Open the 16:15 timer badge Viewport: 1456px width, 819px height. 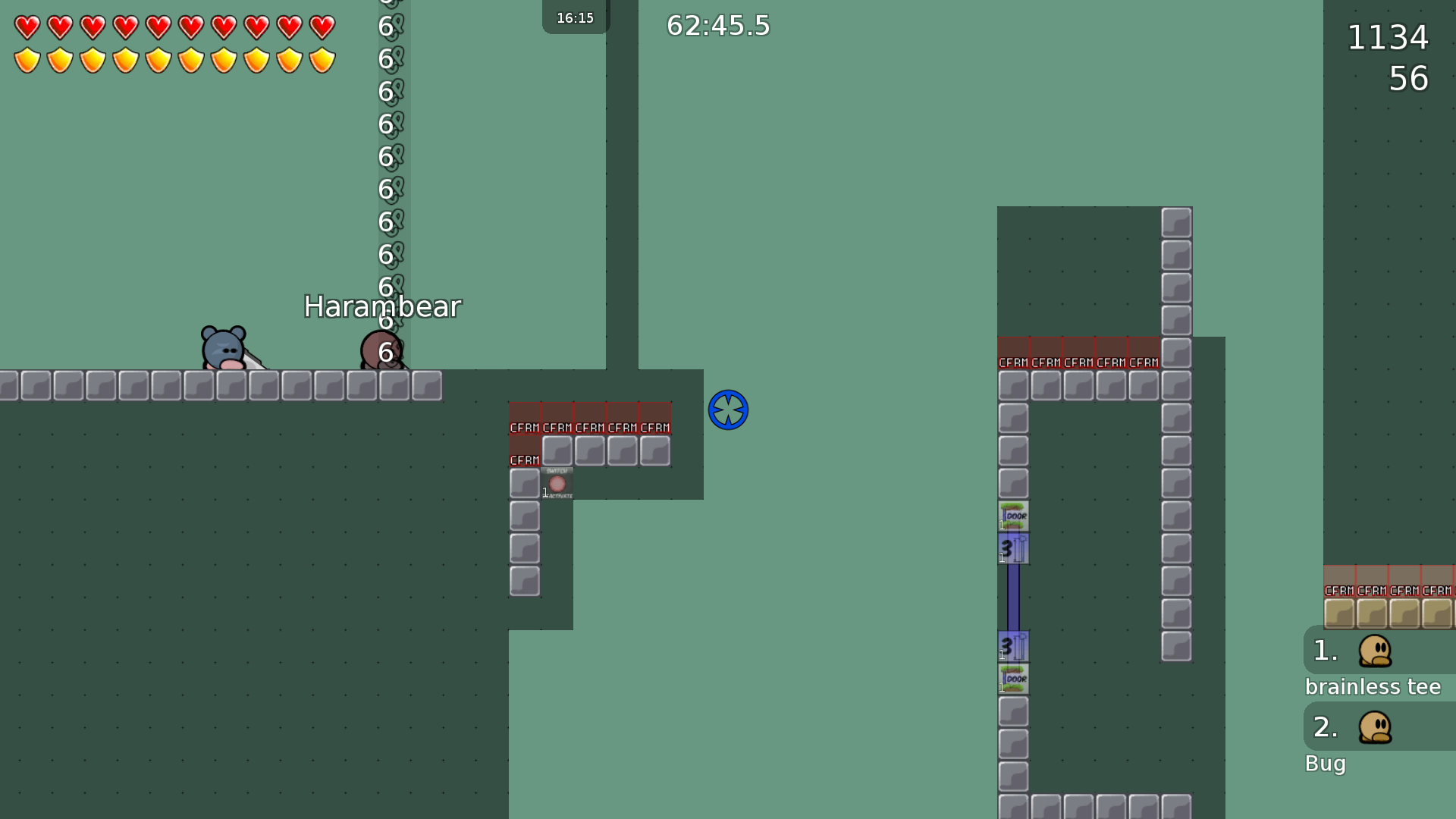point(575,17)
